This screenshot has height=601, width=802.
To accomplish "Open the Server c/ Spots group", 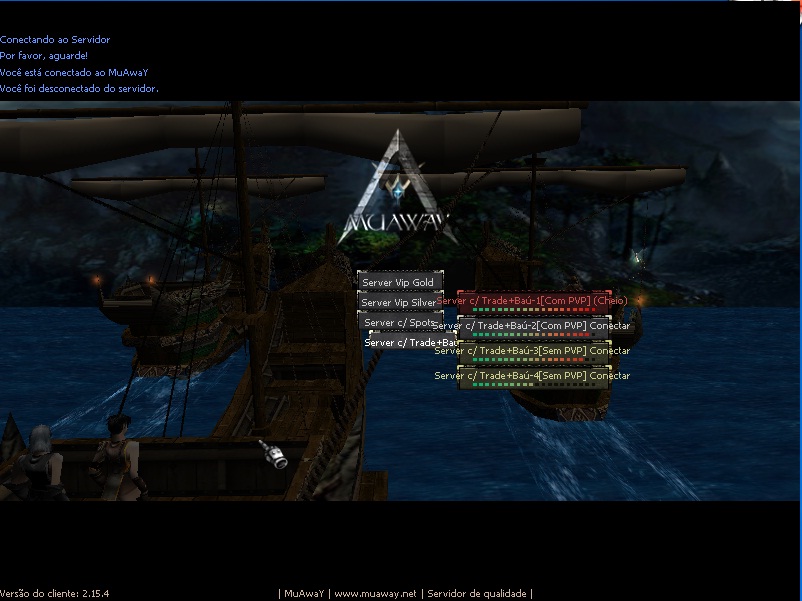I will (x=399, y=322).
